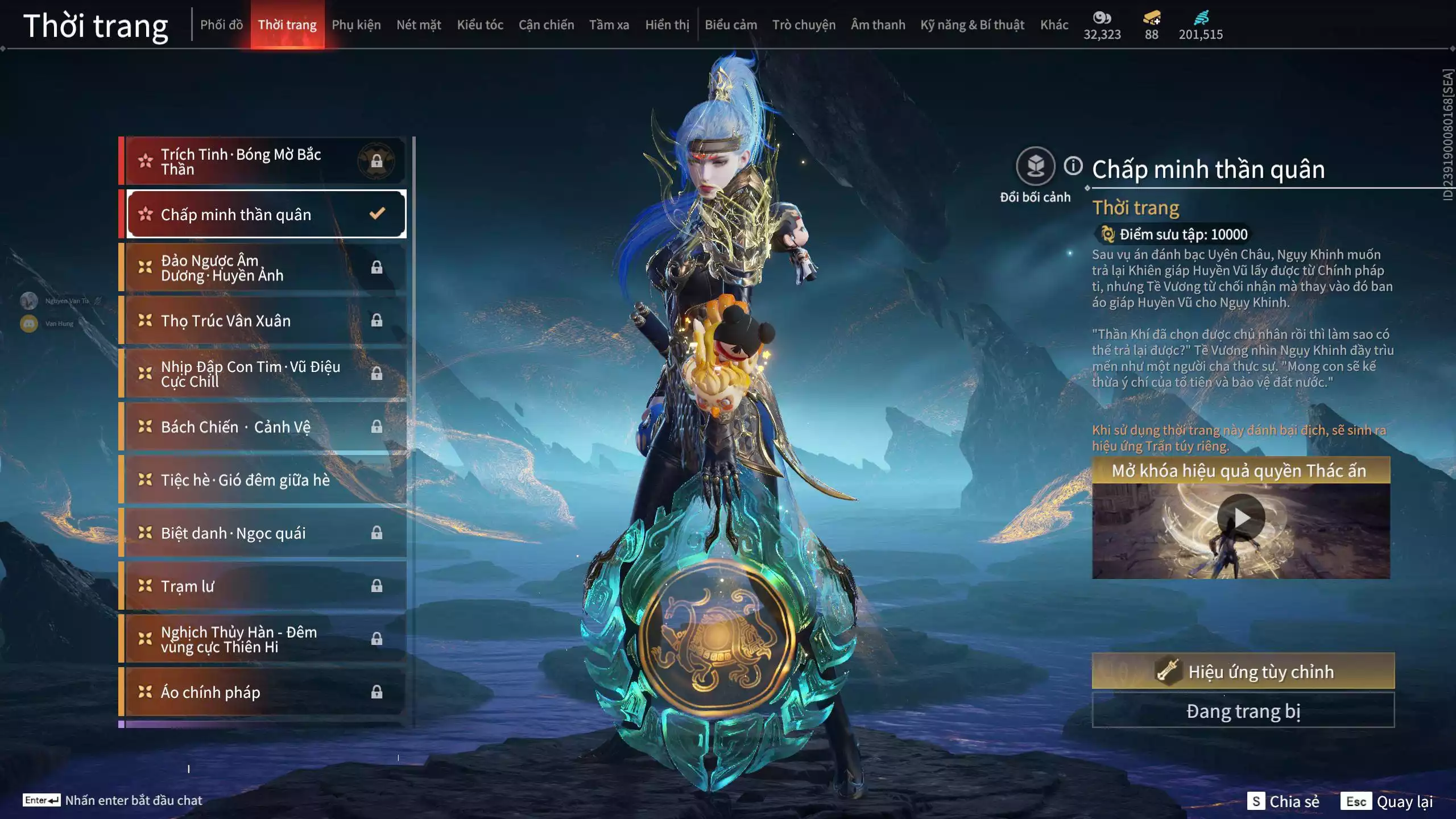Open the Phụ kiện tab

click(356, 25)
